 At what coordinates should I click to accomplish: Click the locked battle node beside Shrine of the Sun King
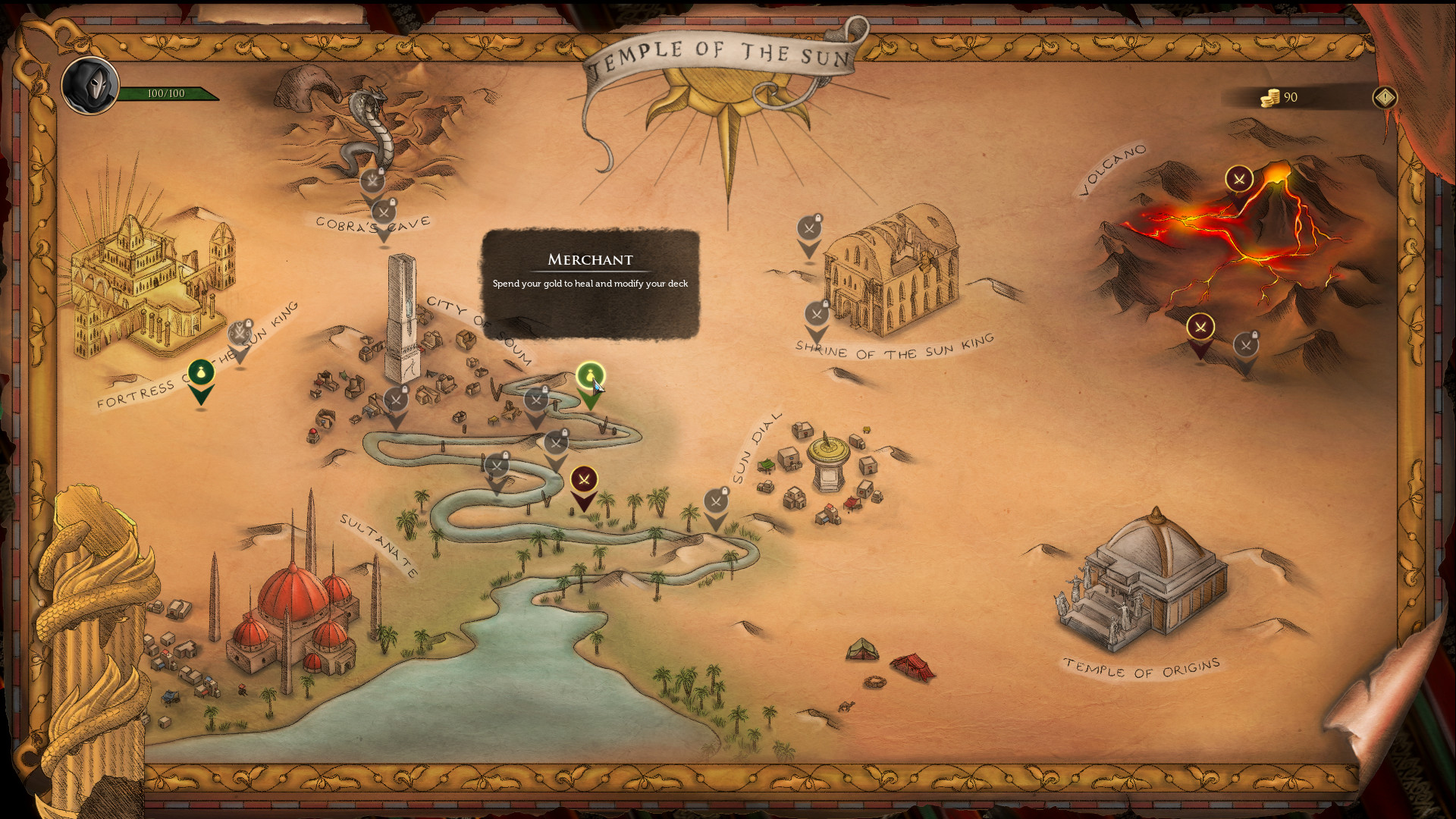(x=817, y=313)
